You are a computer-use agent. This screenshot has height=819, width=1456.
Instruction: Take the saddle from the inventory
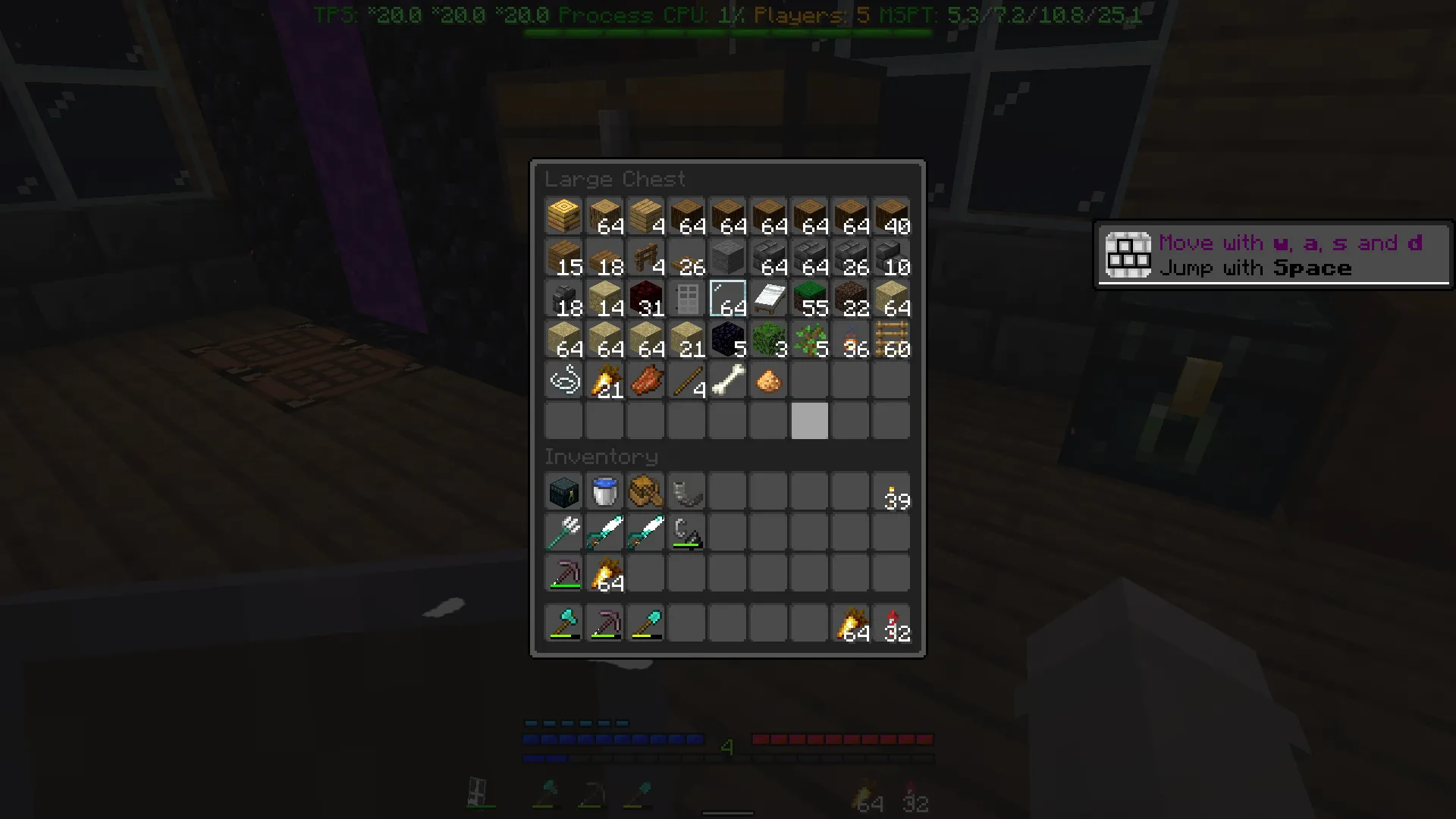point(645,491)
